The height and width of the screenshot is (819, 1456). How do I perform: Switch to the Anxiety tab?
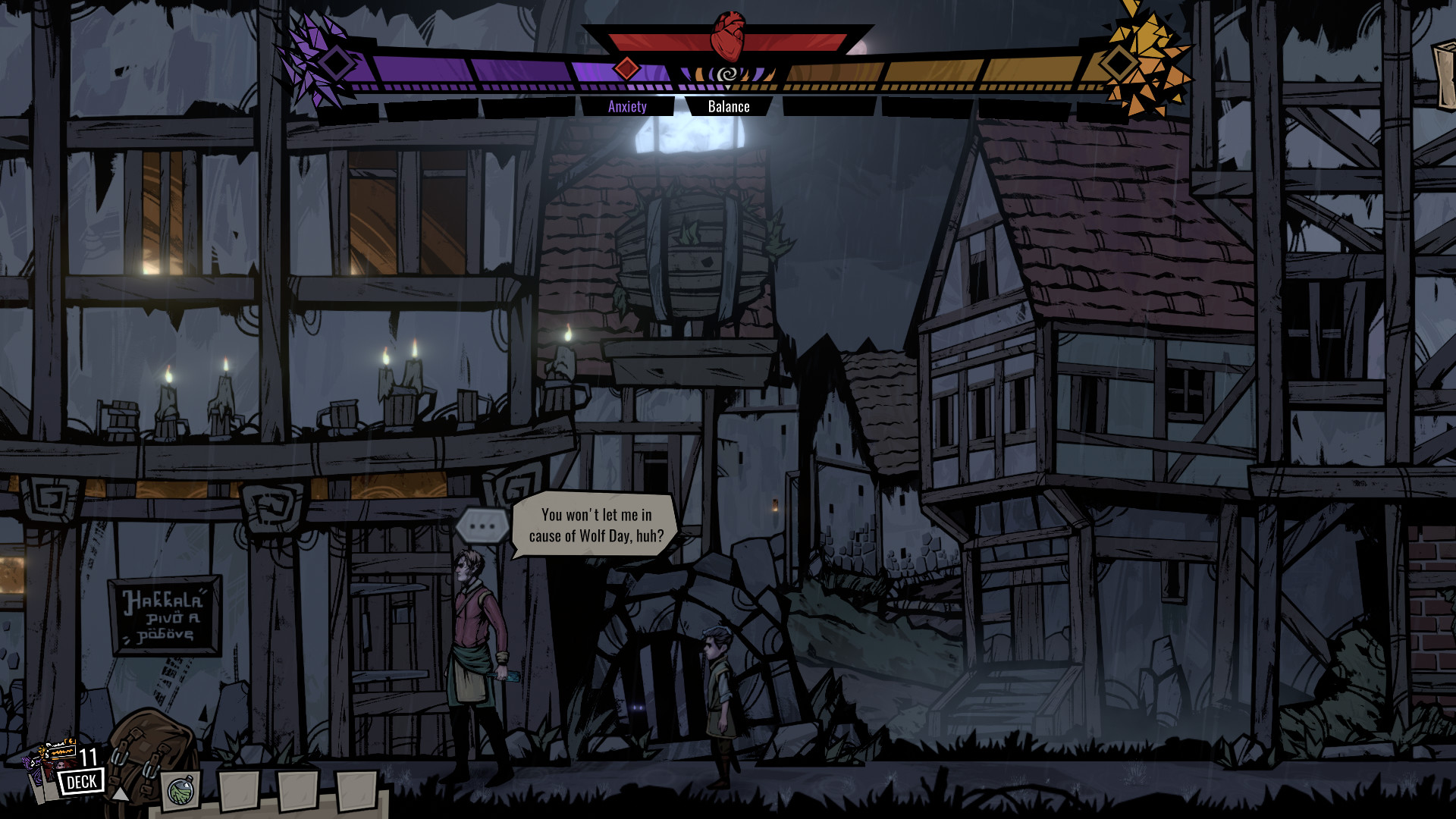pyautogui.click(x=626, y=106)
